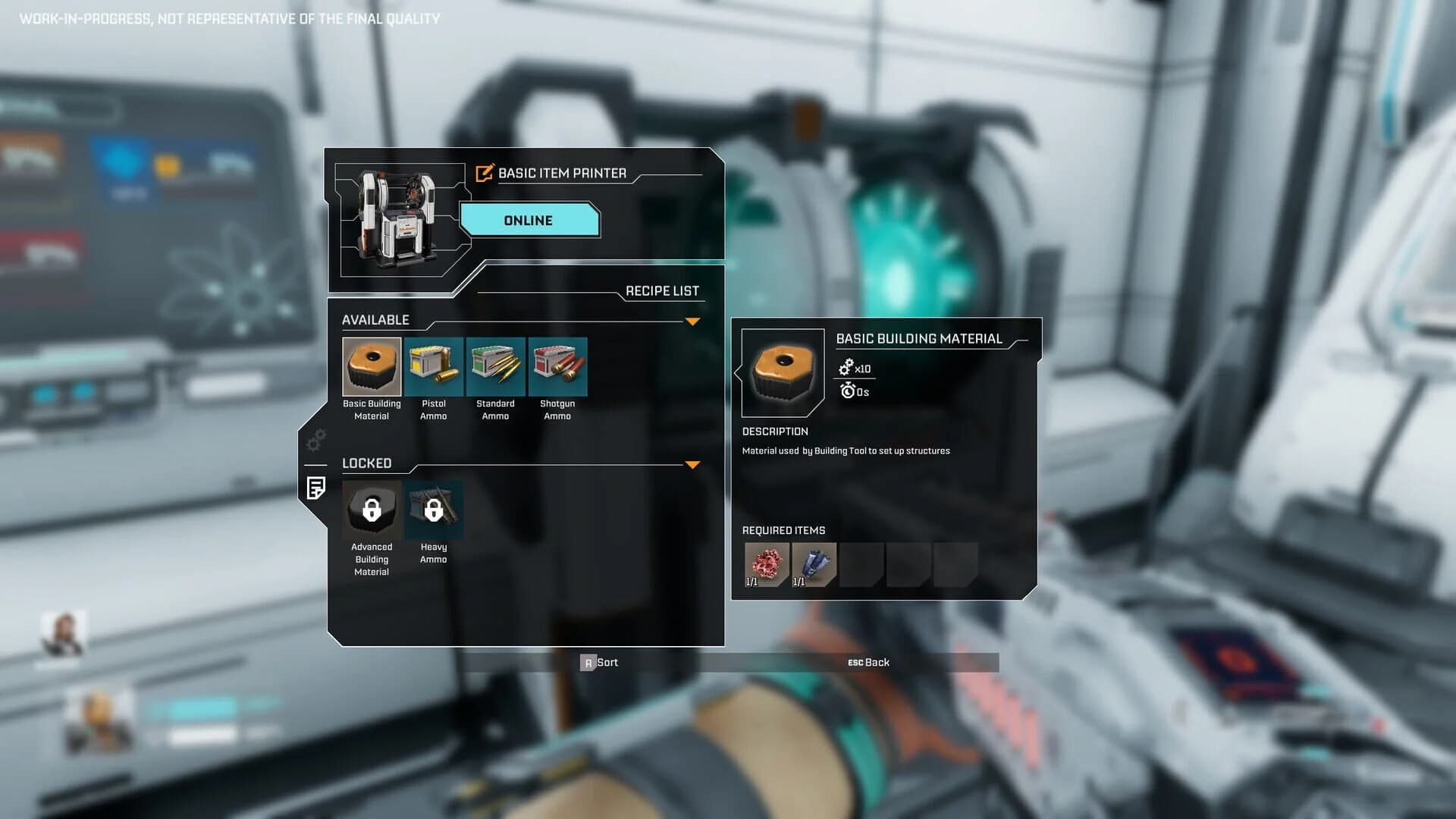The width and height of the screenshot is (1456, 819).
Task: Click the locked Advanced Building Material icon
Action: coord(371,510)
